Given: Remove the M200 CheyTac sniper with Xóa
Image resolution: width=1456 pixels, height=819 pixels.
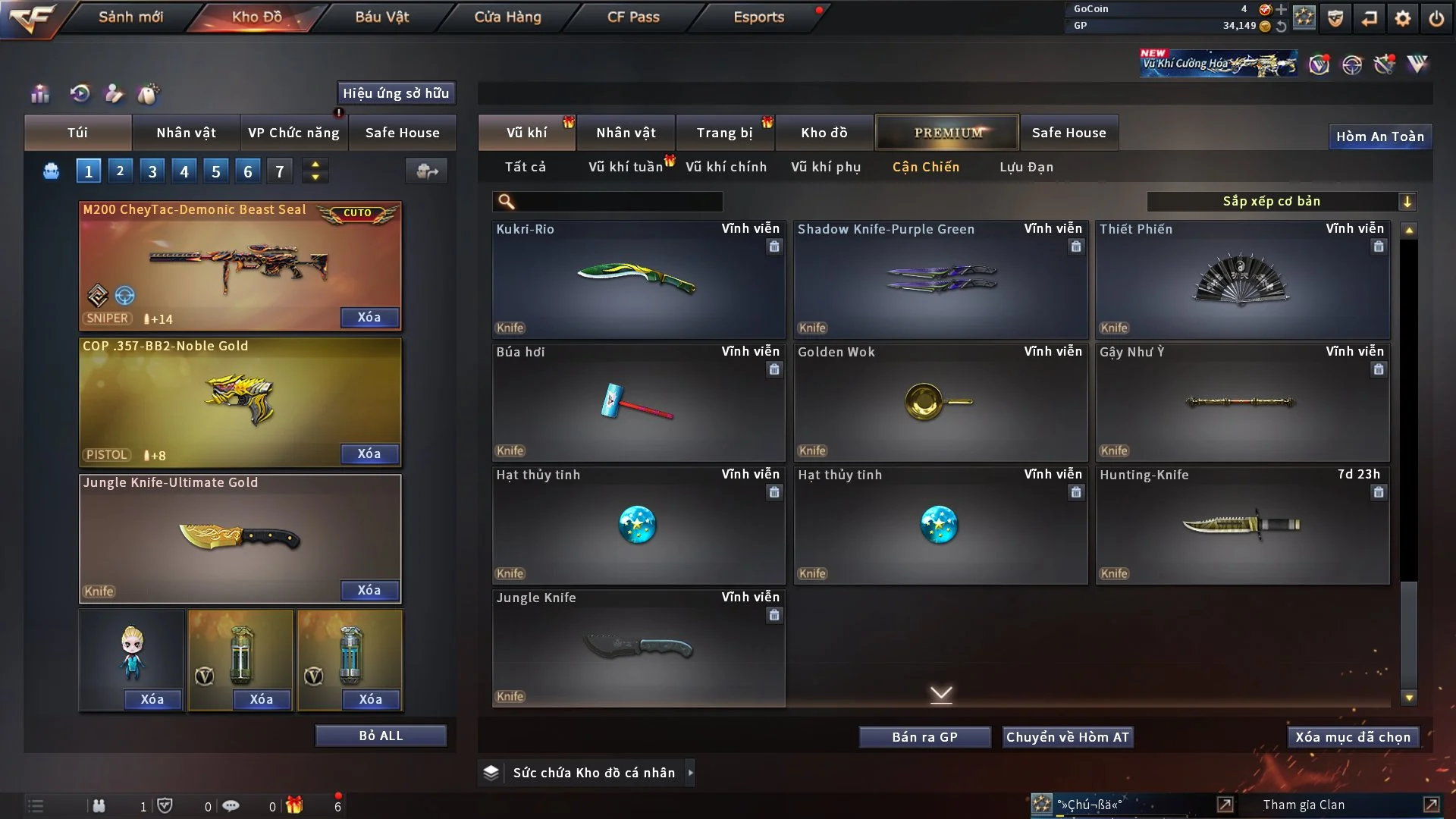Looking at the screenshot, I should 369,317.
